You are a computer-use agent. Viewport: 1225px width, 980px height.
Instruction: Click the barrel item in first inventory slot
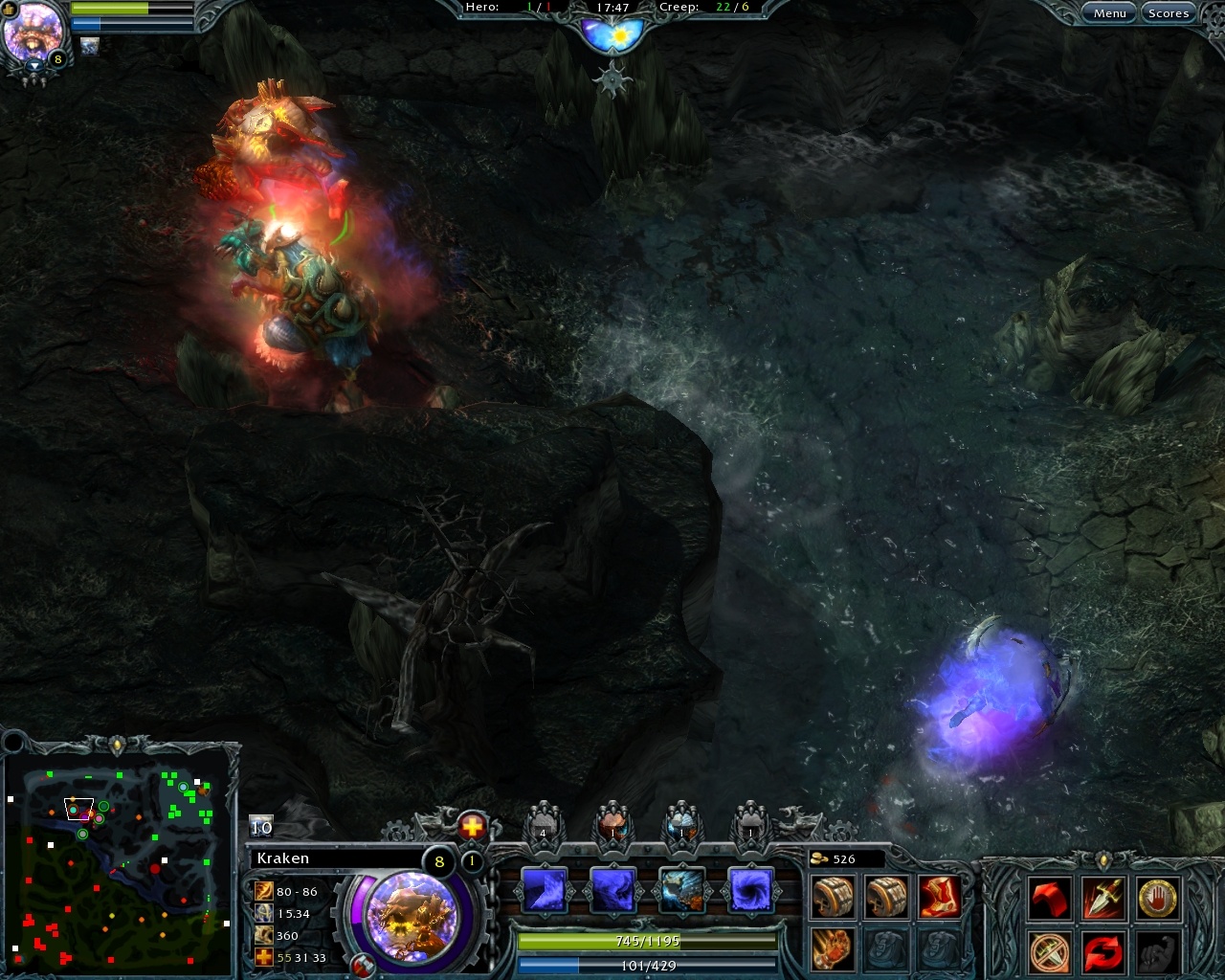[833, 896]
